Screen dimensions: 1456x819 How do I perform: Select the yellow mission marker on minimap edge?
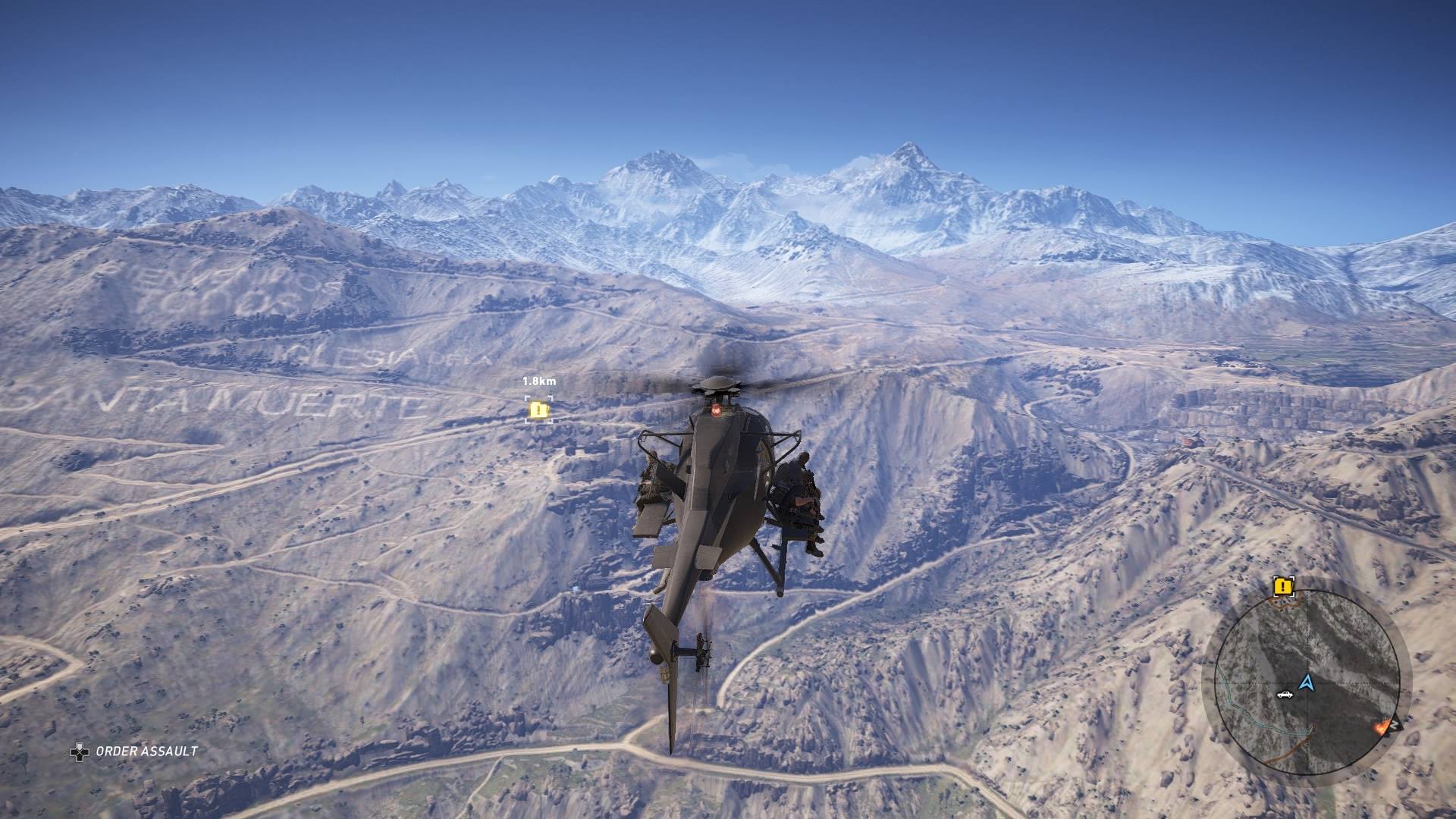pos(1283,586)
